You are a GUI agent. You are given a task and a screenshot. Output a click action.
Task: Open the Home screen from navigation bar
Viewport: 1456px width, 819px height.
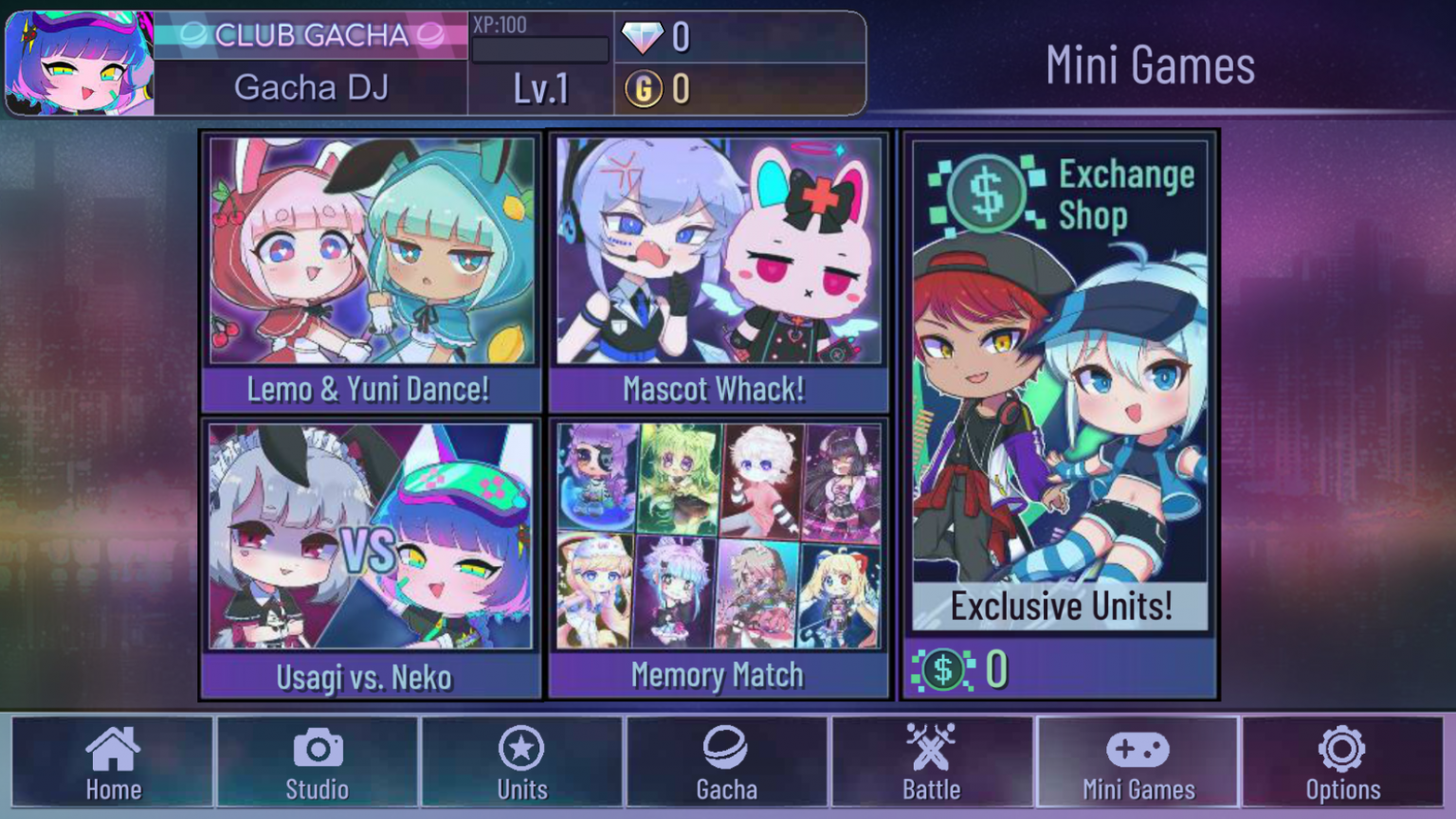click(113, 758)
